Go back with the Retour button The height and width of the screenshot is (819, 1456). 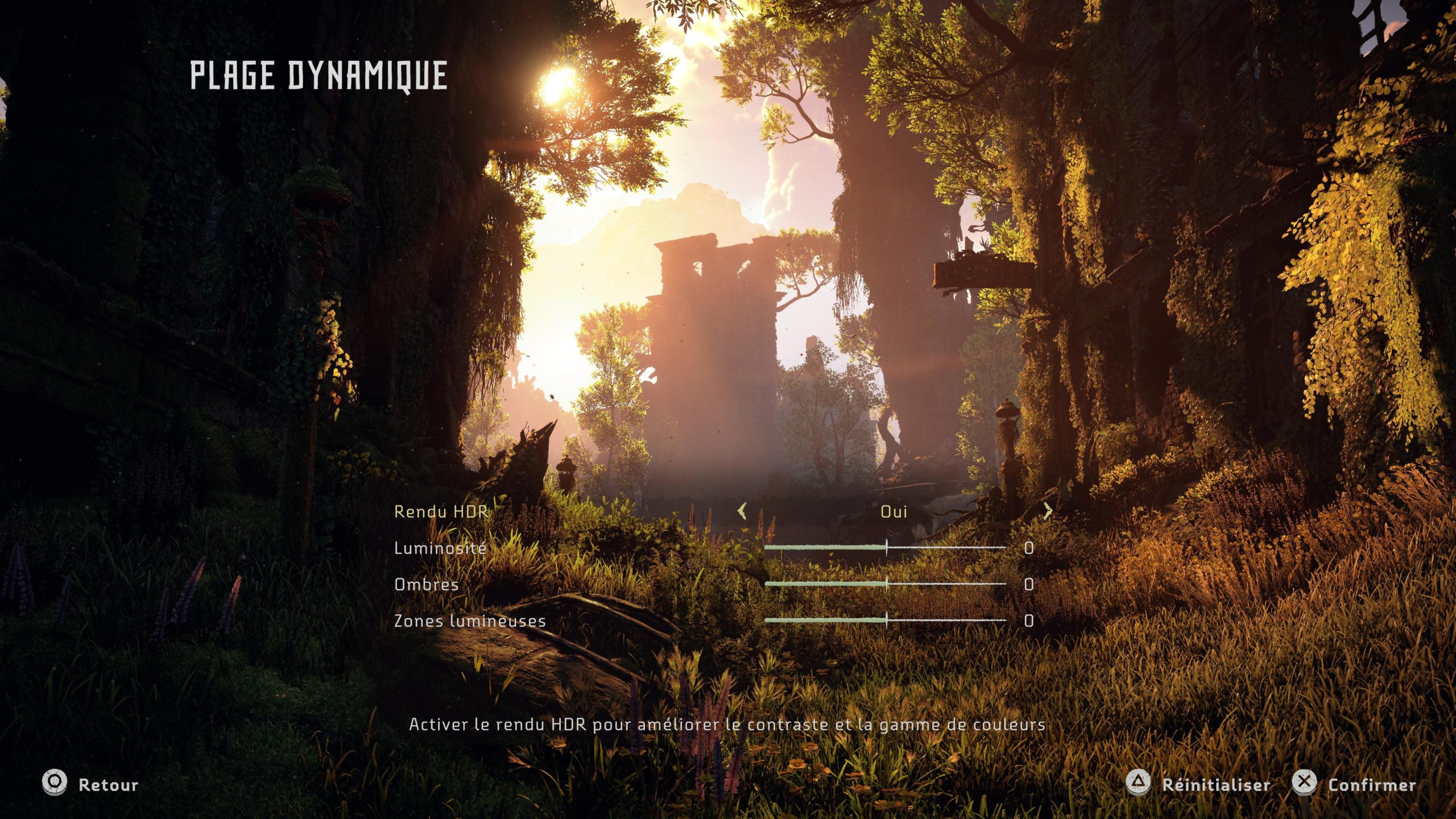point(91,784)
